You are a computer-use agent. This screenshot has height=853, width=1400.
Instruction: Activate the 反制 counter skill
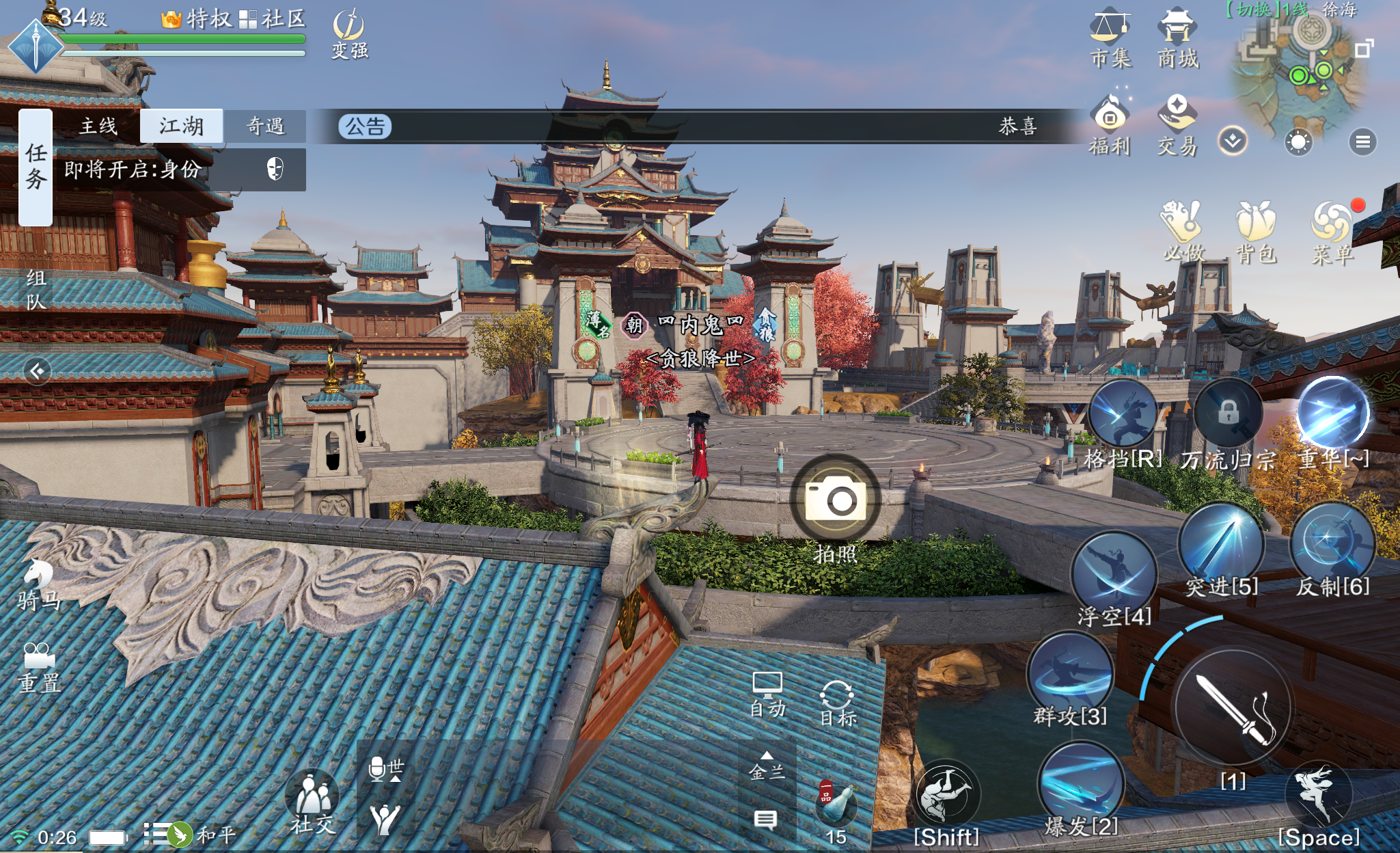(x=1332, y=545)
